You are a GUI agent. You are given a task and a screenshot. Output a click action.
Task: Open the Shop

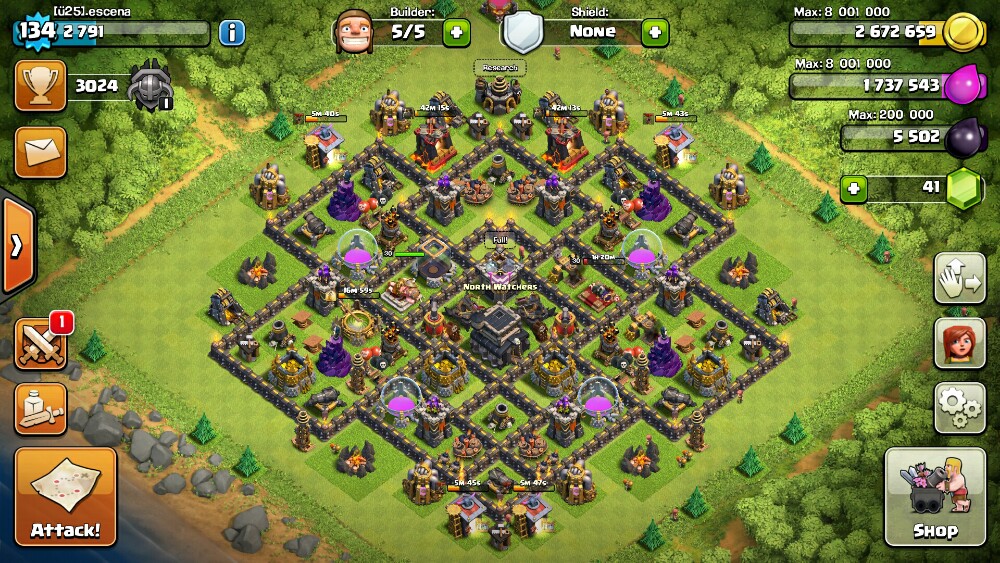934,496
